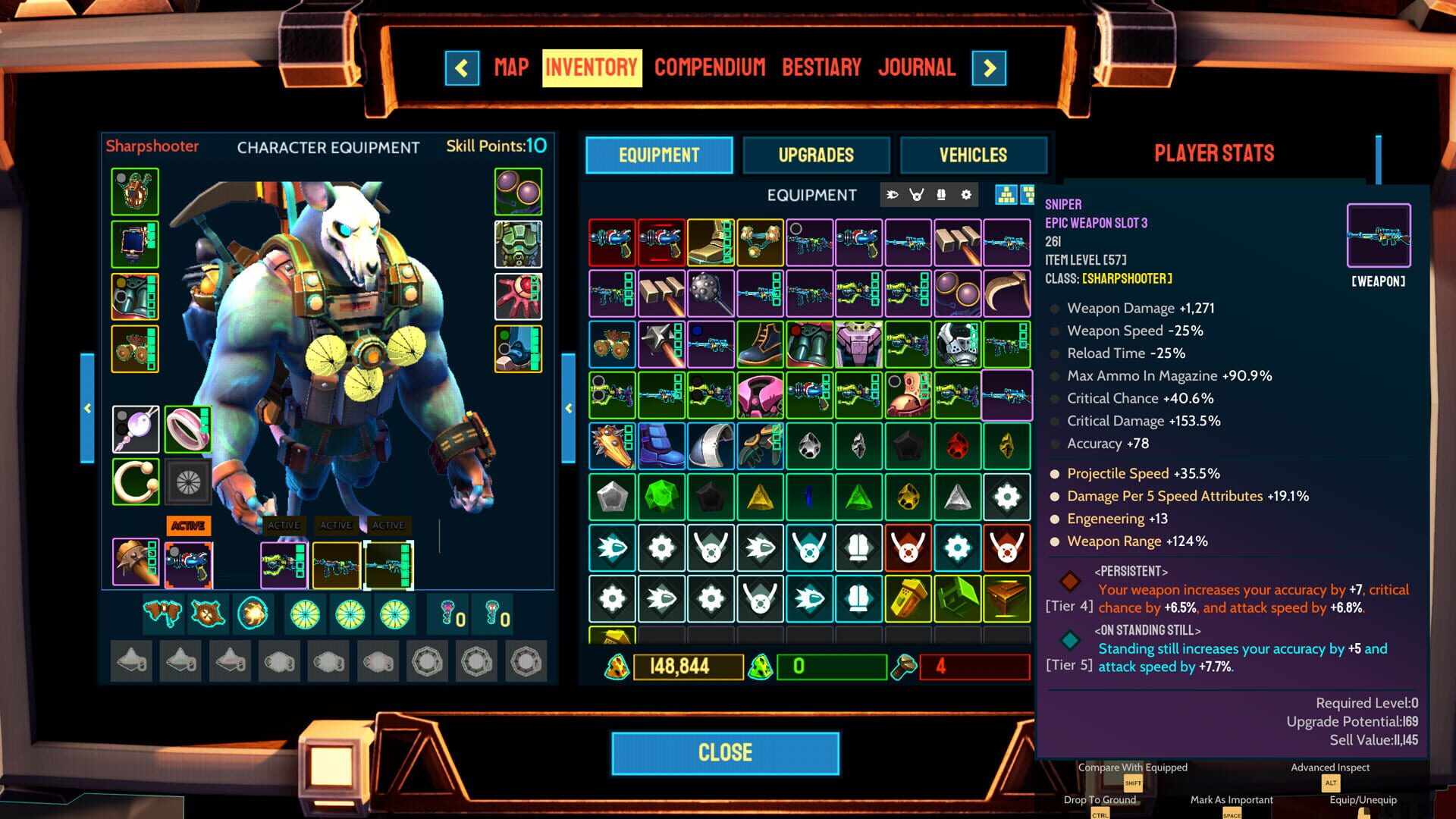
Task: Click the gear filter icon next to vest filter
Action: click(964, 195)
